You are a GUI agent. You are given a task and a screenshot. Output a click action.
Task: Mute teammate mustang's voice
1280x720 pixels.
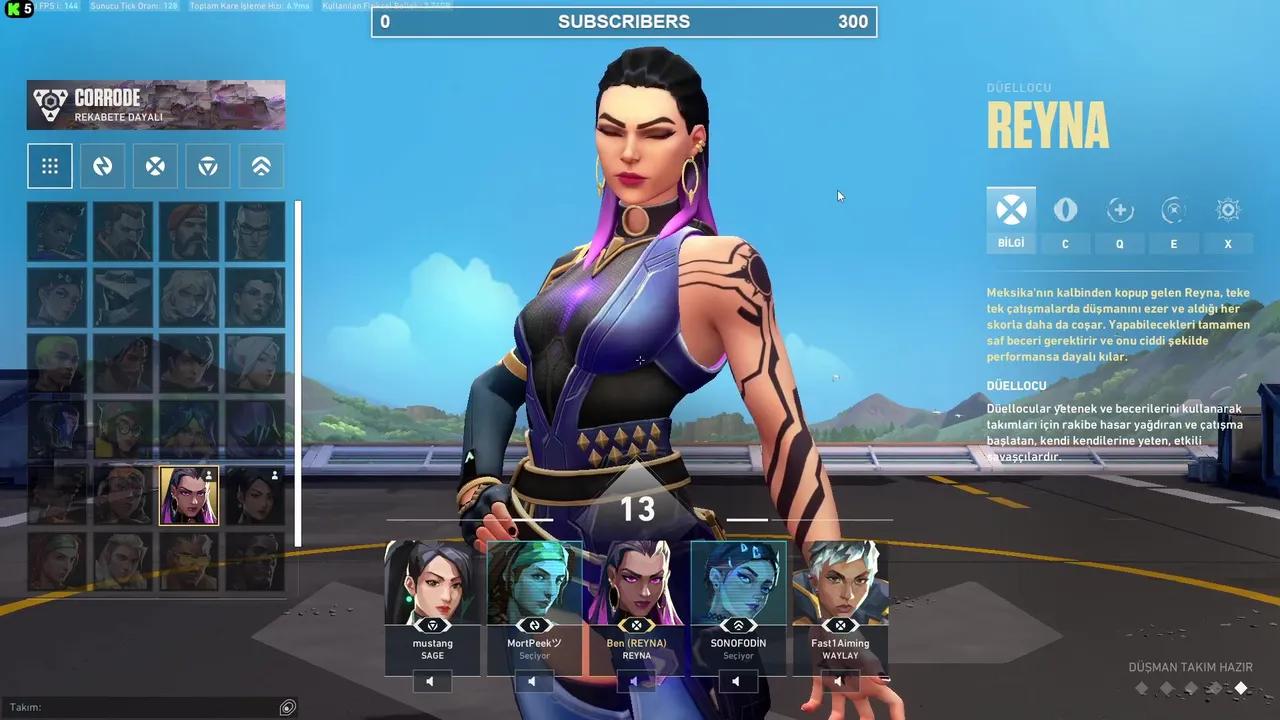pos(430,681)
